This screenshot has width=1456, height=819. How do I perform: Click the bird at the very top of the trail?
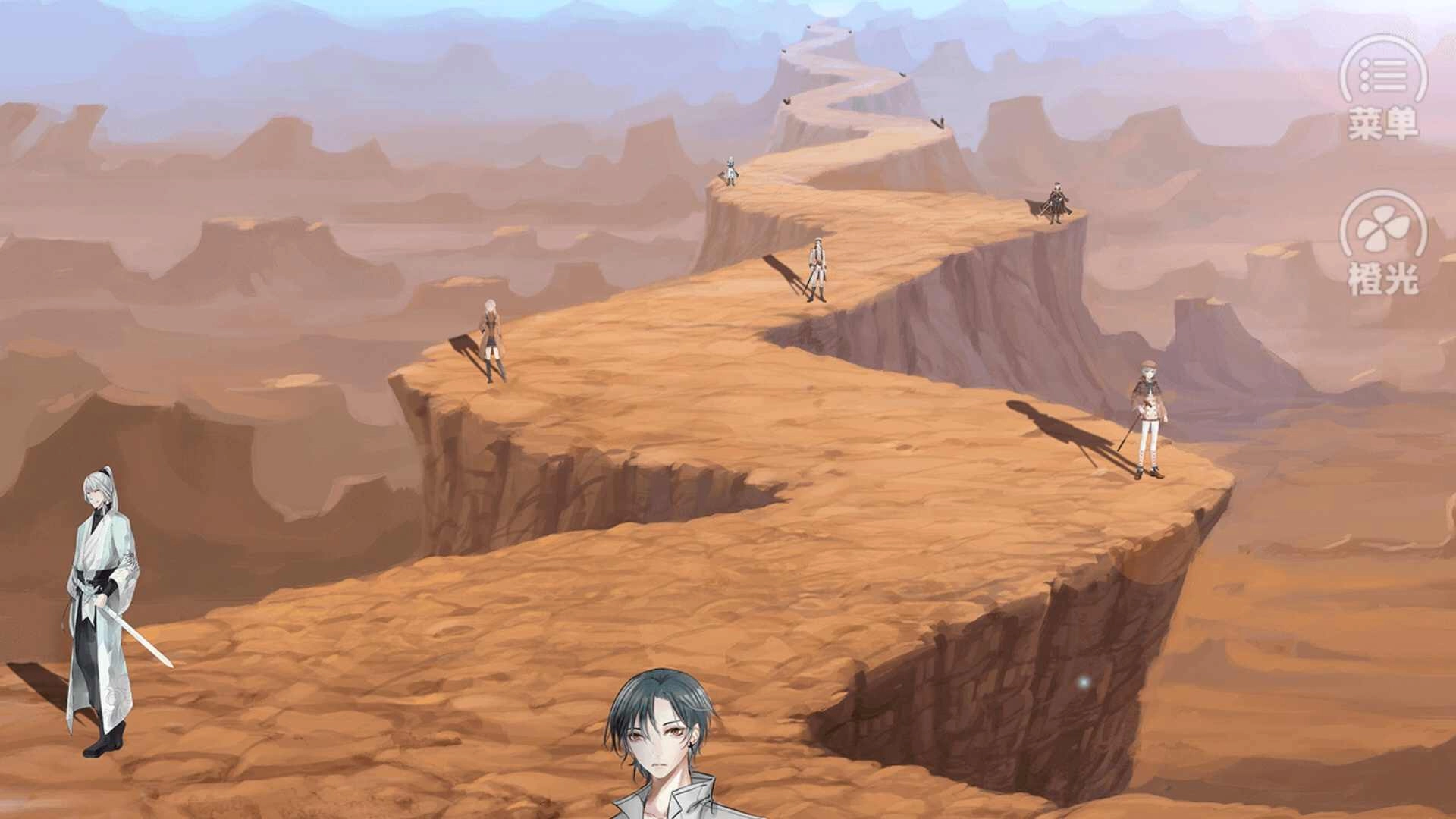click(810, 27)
